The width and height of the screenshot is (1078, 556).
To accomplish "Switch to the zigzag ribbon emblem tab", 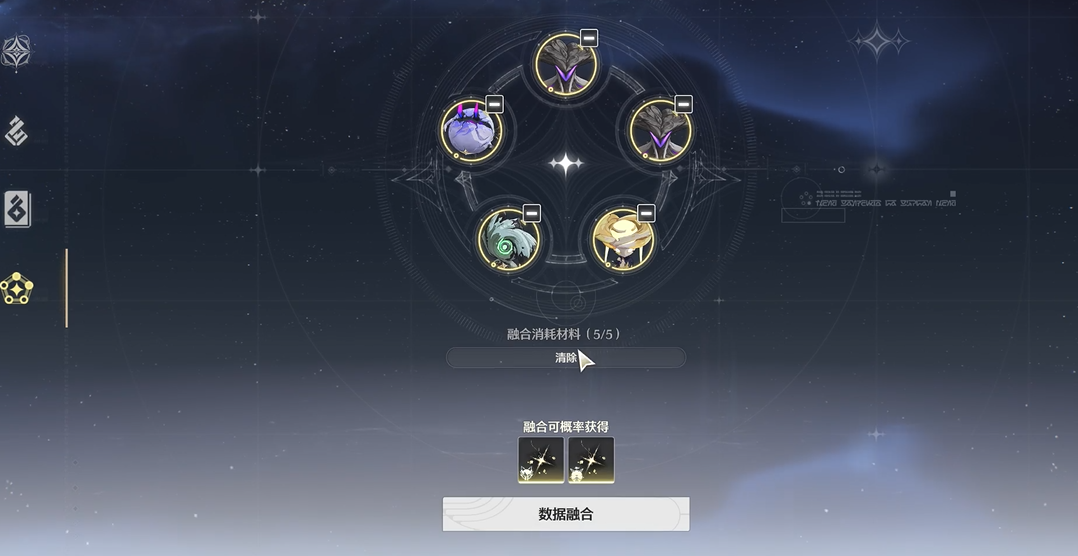I will [17, 130].
